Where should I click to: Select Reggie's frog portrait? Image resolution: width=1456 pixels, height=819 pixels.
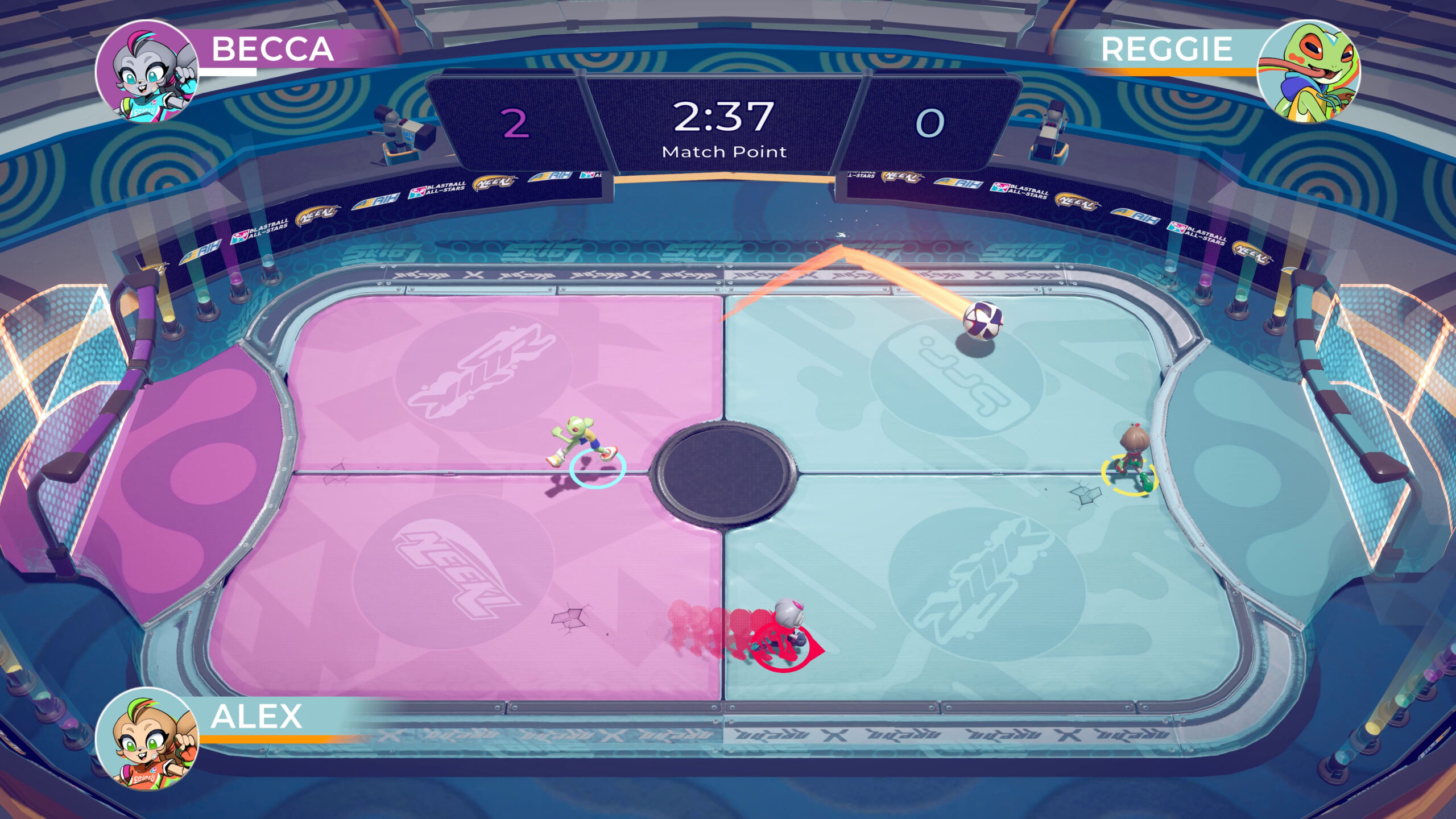click(1308, 71)
